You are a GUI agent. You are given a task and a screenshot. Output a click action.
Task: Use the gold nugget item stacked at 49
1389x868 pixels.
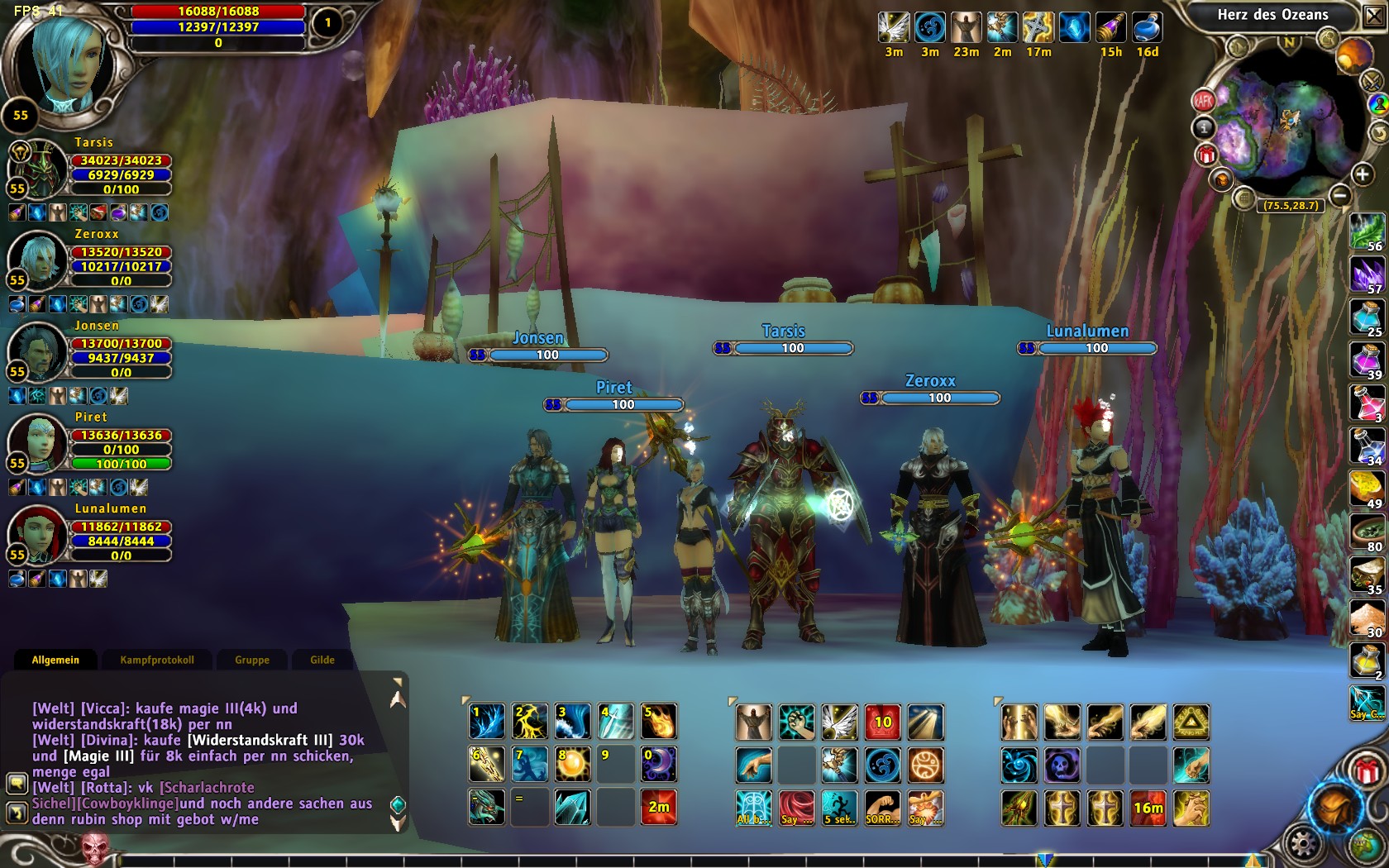1367,489
